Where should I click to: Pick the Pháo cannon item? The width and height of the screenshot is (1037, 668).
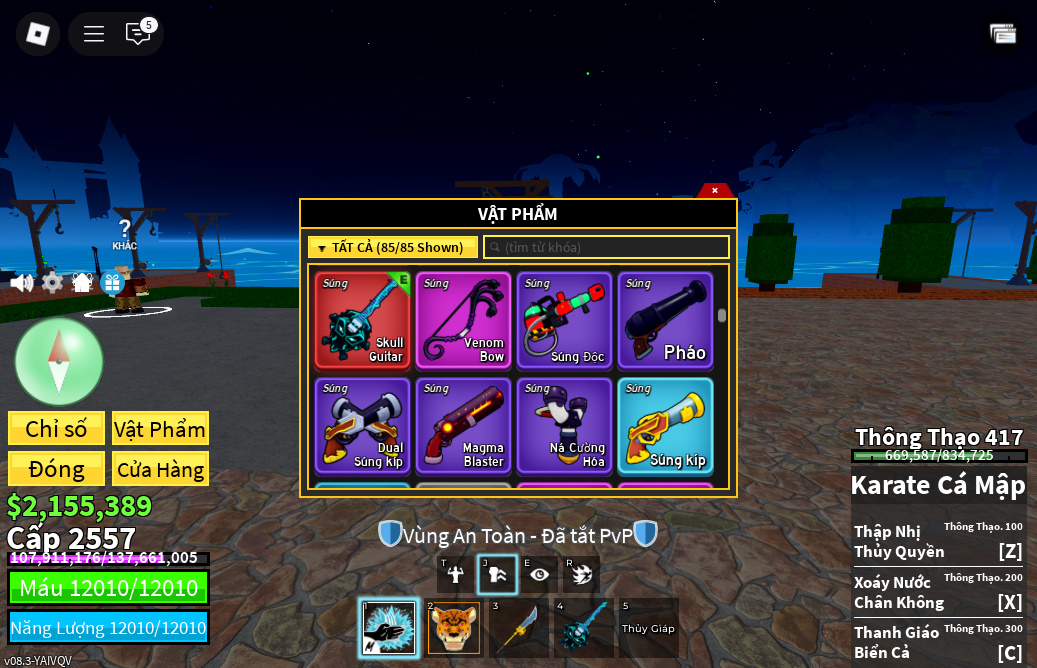tap(665, 320)
